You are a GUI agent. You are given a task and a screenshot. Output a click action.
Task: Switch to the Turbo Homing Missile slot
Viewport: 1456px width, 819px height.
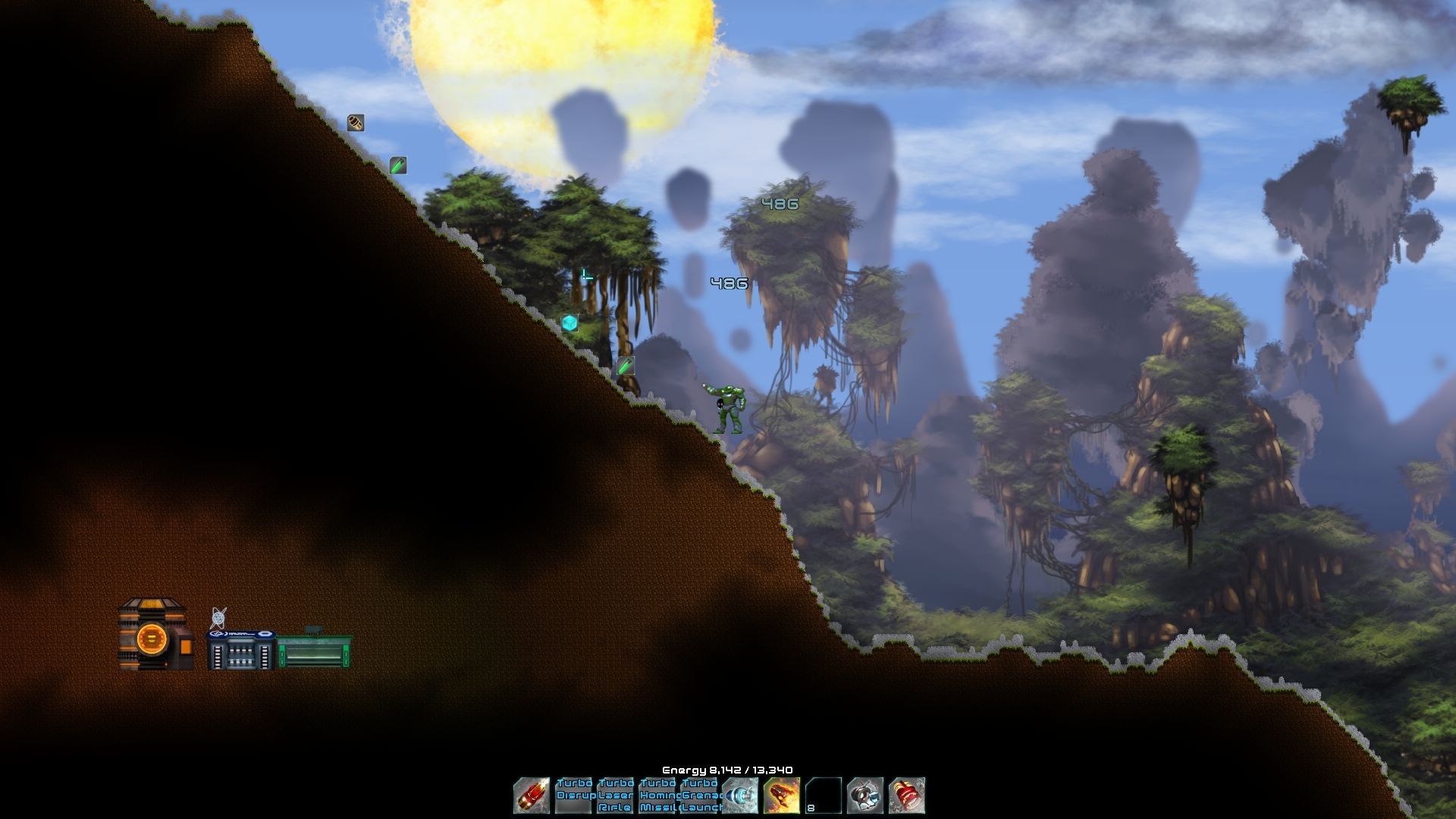click(x=657, y=795)
